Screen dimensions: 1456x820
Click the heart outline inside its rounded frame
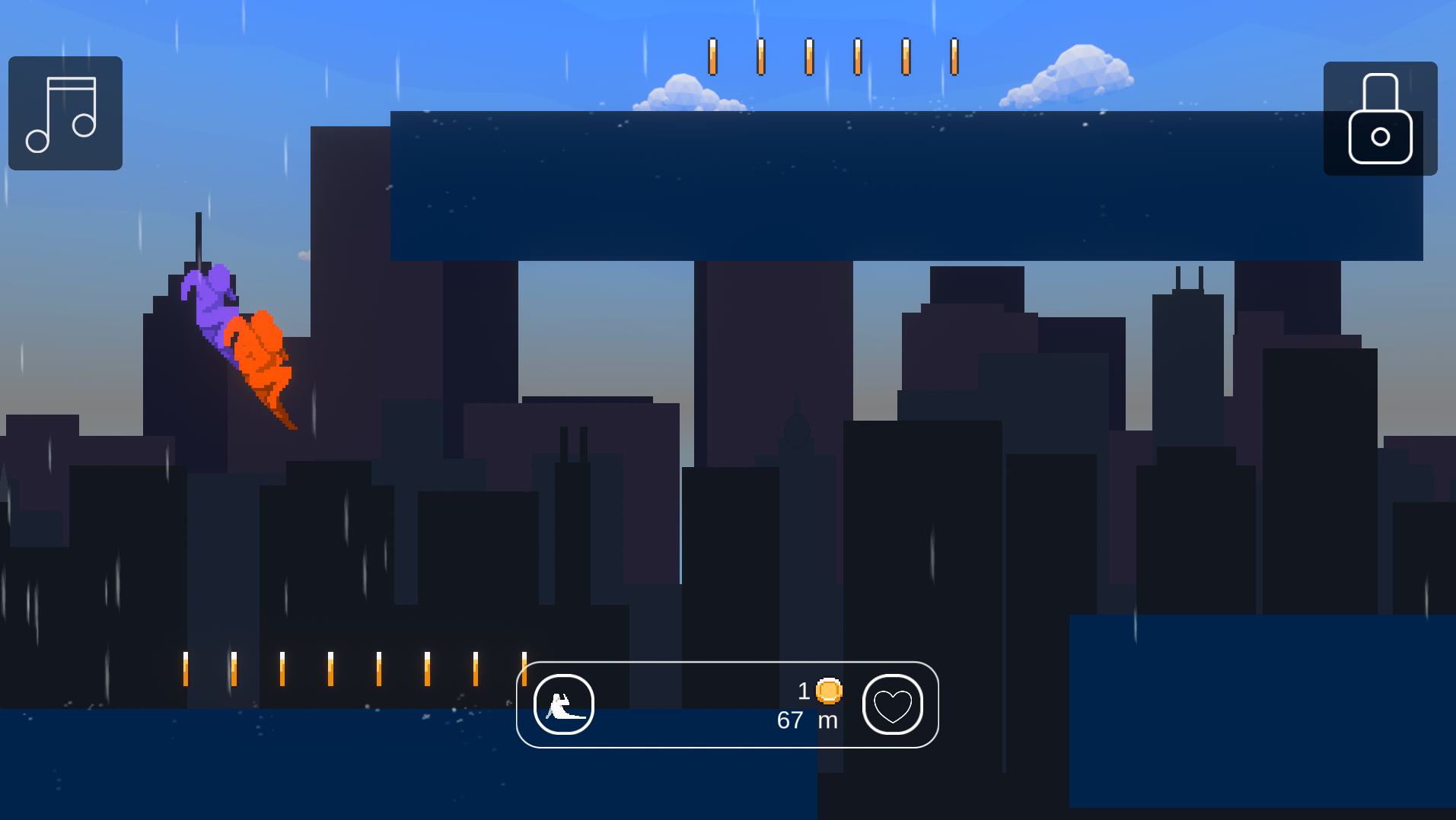892,705
